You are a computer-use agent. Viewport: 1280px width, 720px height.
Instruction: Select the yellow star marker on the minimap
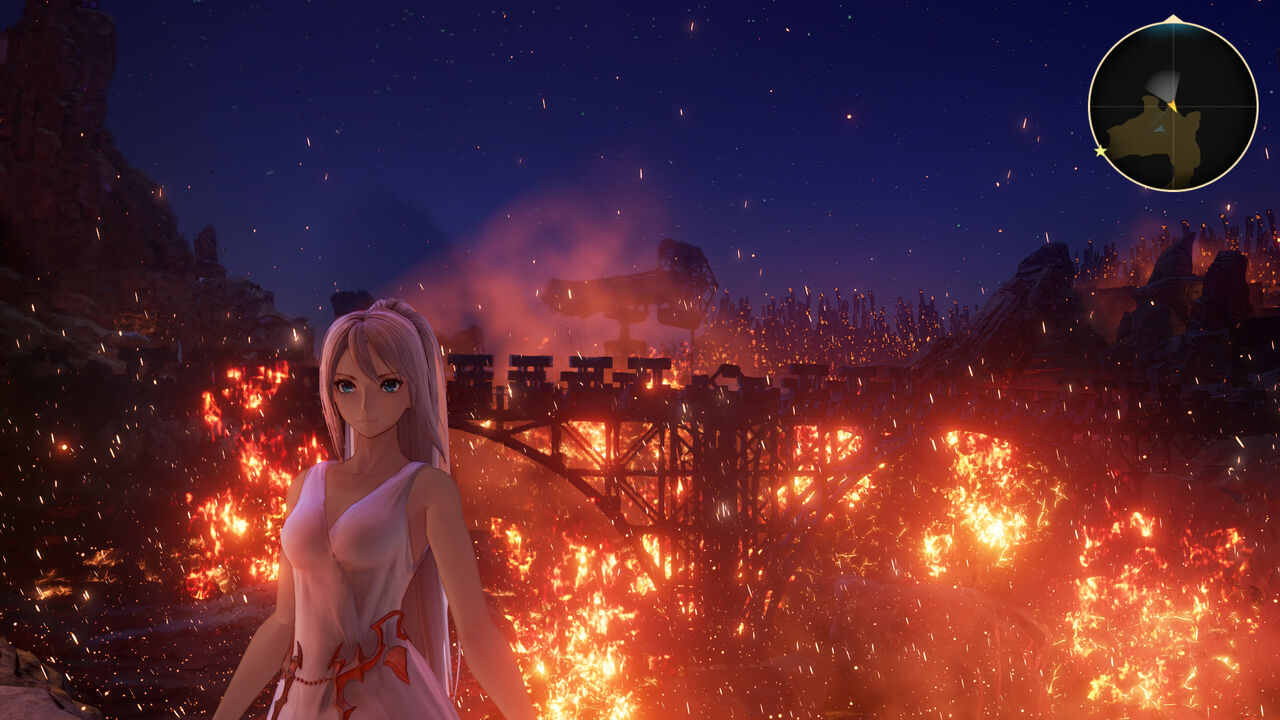[1101, 151]
